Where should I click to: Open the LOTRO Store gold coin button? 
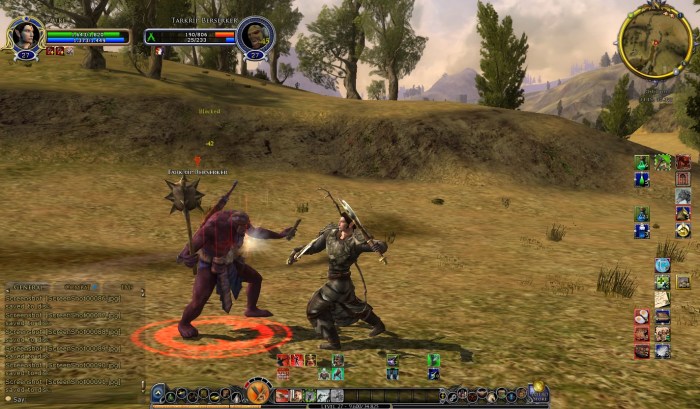pyautogui.click(x=538, y=392)
